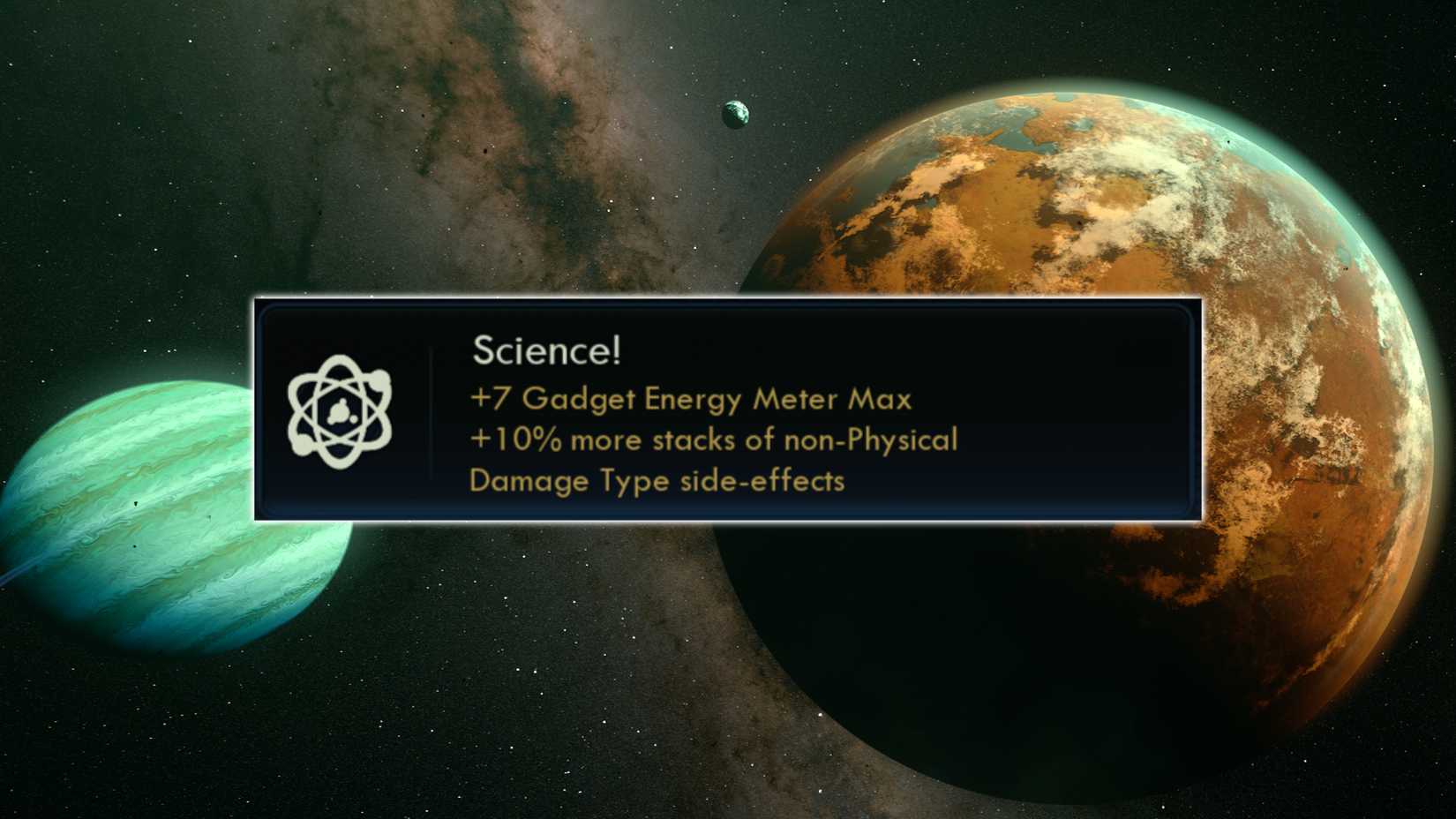Select the Science! title heading
Viewport: 1456px width, 819px height.
point(549,349)
